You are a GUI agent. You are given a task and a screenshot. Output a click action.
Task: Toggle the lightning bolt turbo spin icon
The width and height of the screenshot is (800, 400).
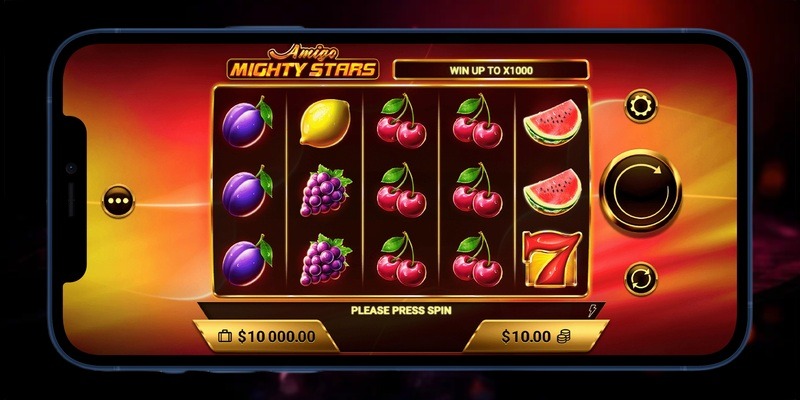click(x=595, y=310)
